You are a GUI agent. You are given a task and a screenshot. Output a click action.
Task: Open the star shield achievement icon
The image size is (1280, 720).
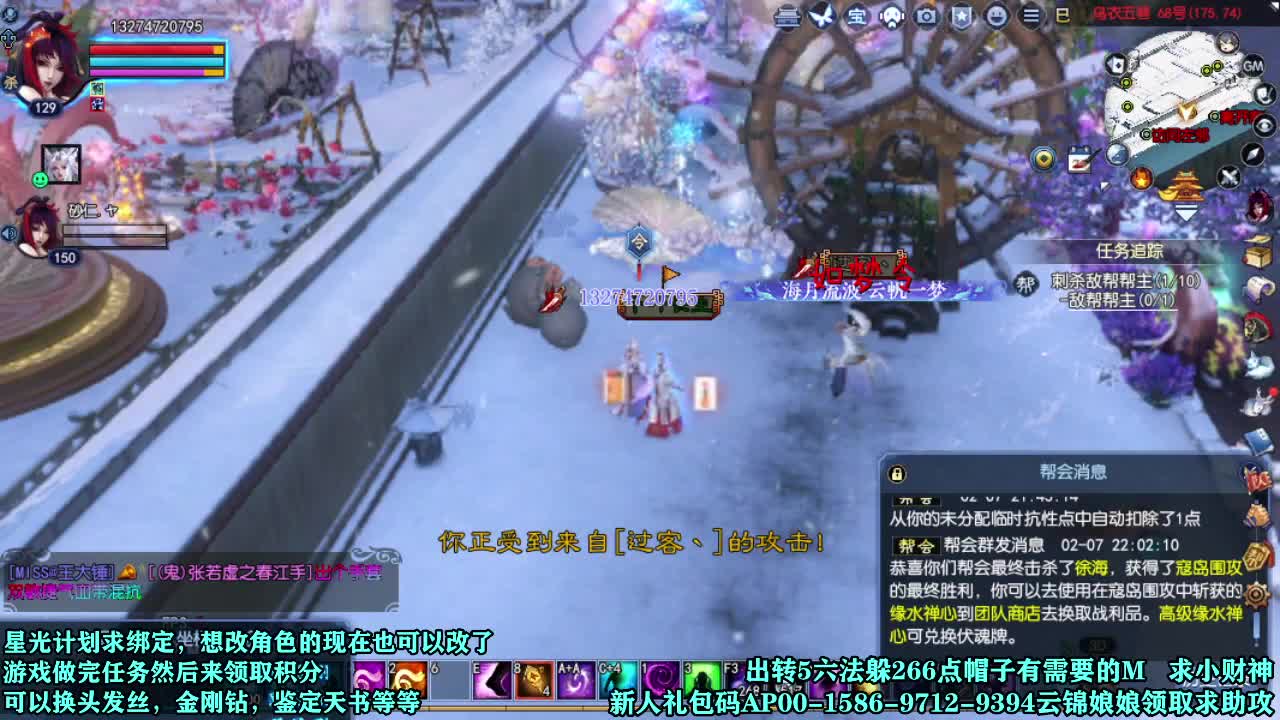(963, 17)
